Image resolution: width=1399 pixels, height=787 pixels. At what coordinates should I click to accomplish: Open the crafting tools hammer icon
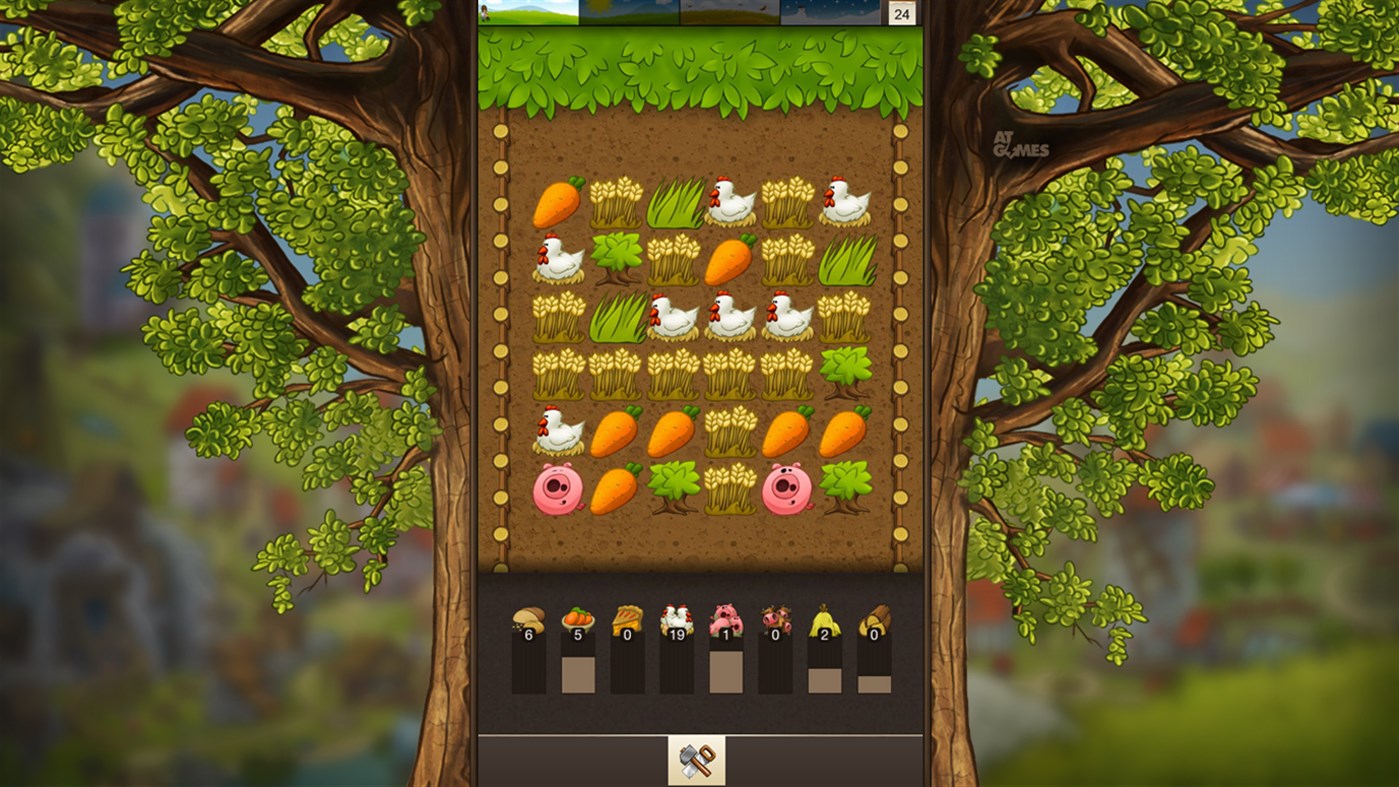click(696, 760)
